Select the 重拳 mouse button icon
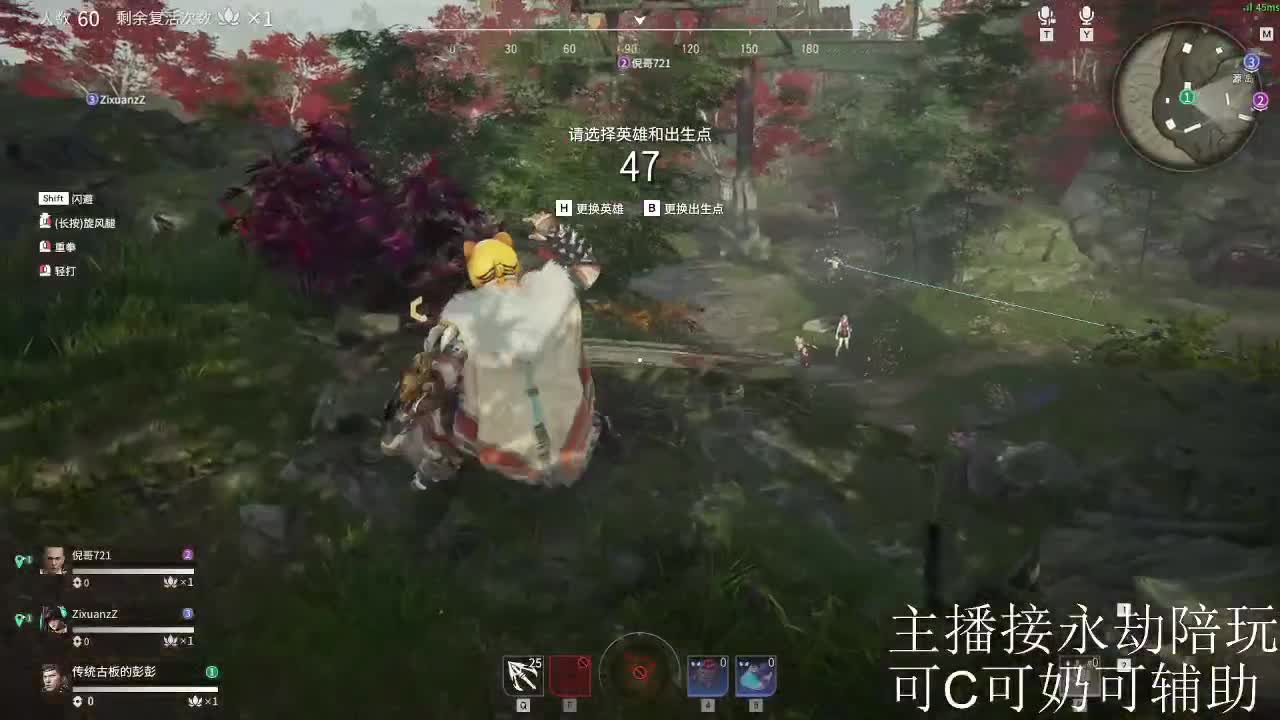The width and height of the screenshot is (1280, 720). pos(46,246)
